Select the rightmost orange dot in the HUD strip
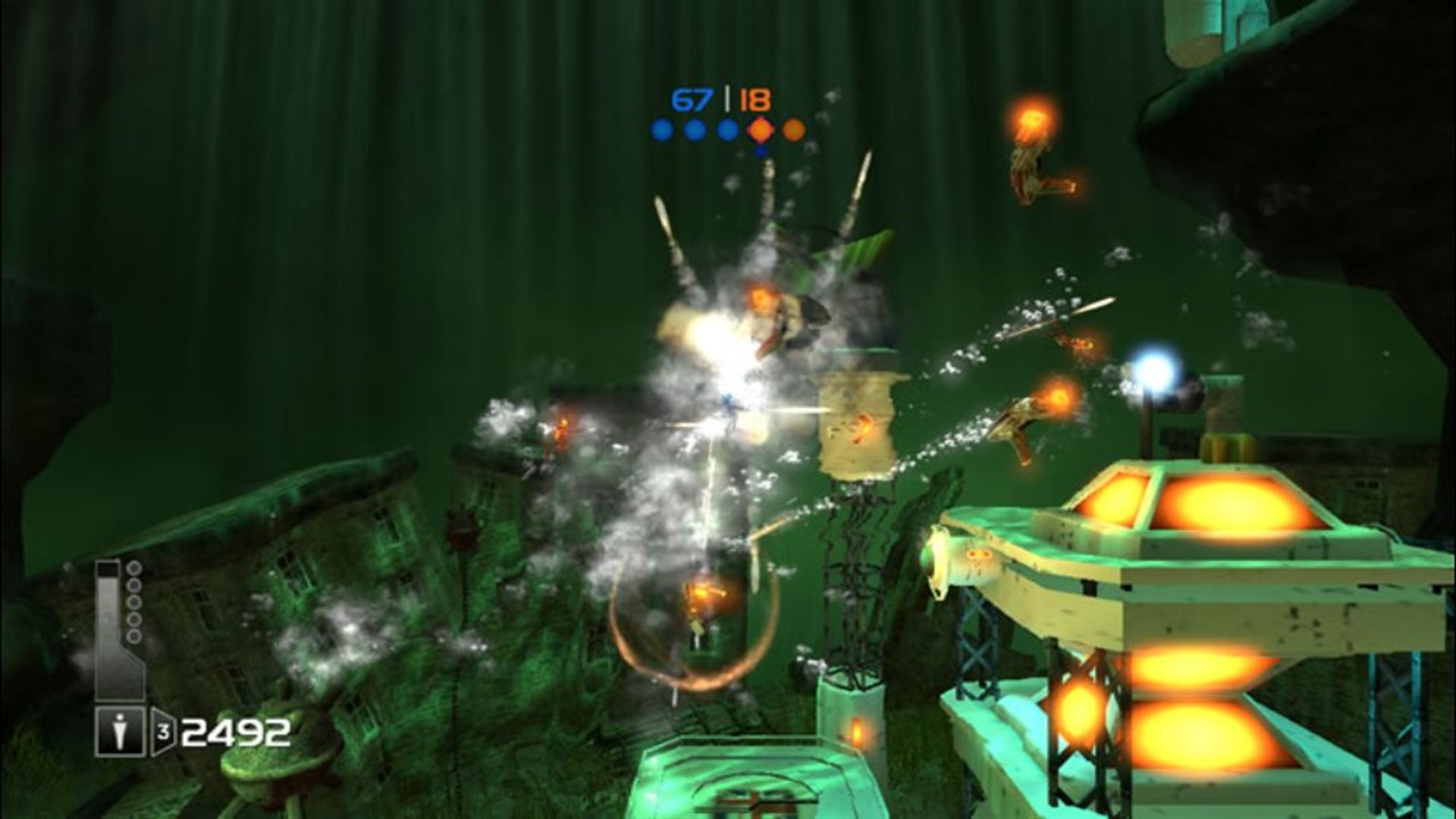The height and width of the screenshot is (819, 1456). [793, 130]
